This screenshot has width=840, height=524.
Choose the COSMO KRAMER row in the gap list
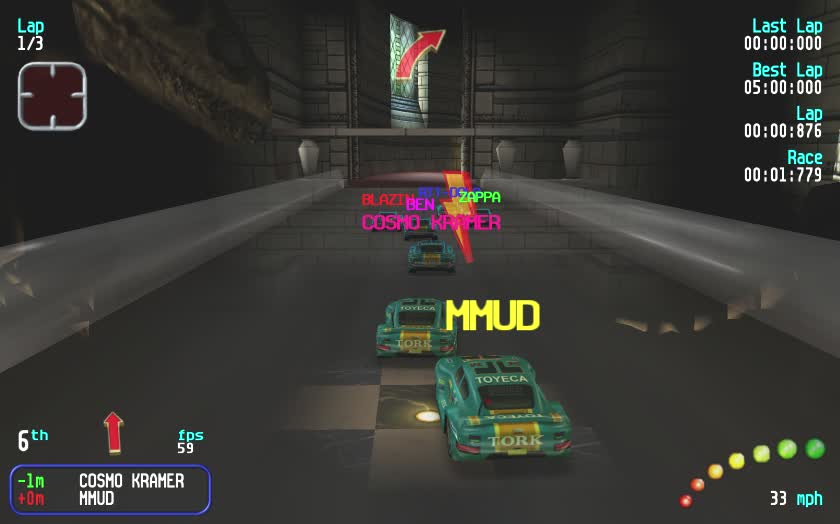click(110, 481)
